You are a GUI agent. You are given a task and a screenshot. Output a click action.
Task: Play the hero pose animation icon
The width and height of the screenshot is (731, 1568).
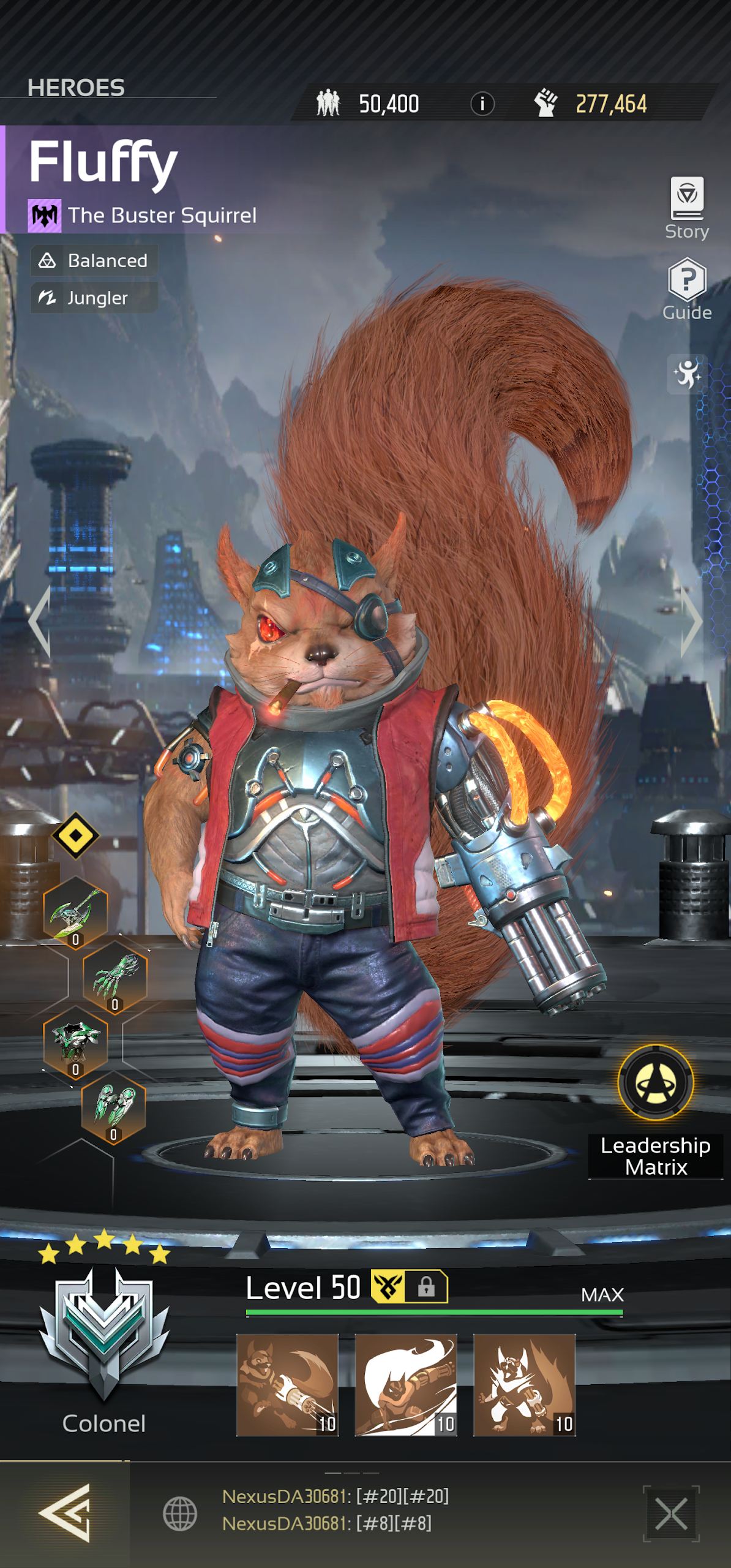687,374
